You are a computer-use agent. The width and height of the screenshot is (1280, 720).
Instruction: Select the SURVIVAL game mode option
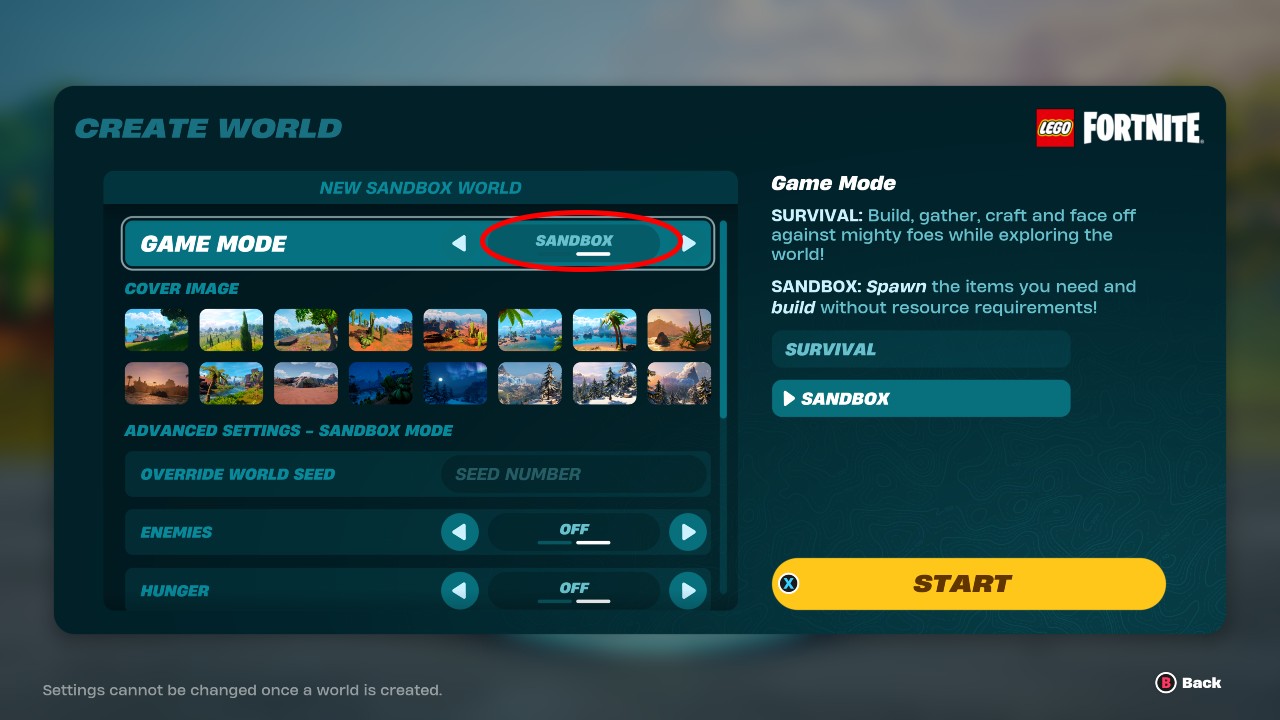919,349
